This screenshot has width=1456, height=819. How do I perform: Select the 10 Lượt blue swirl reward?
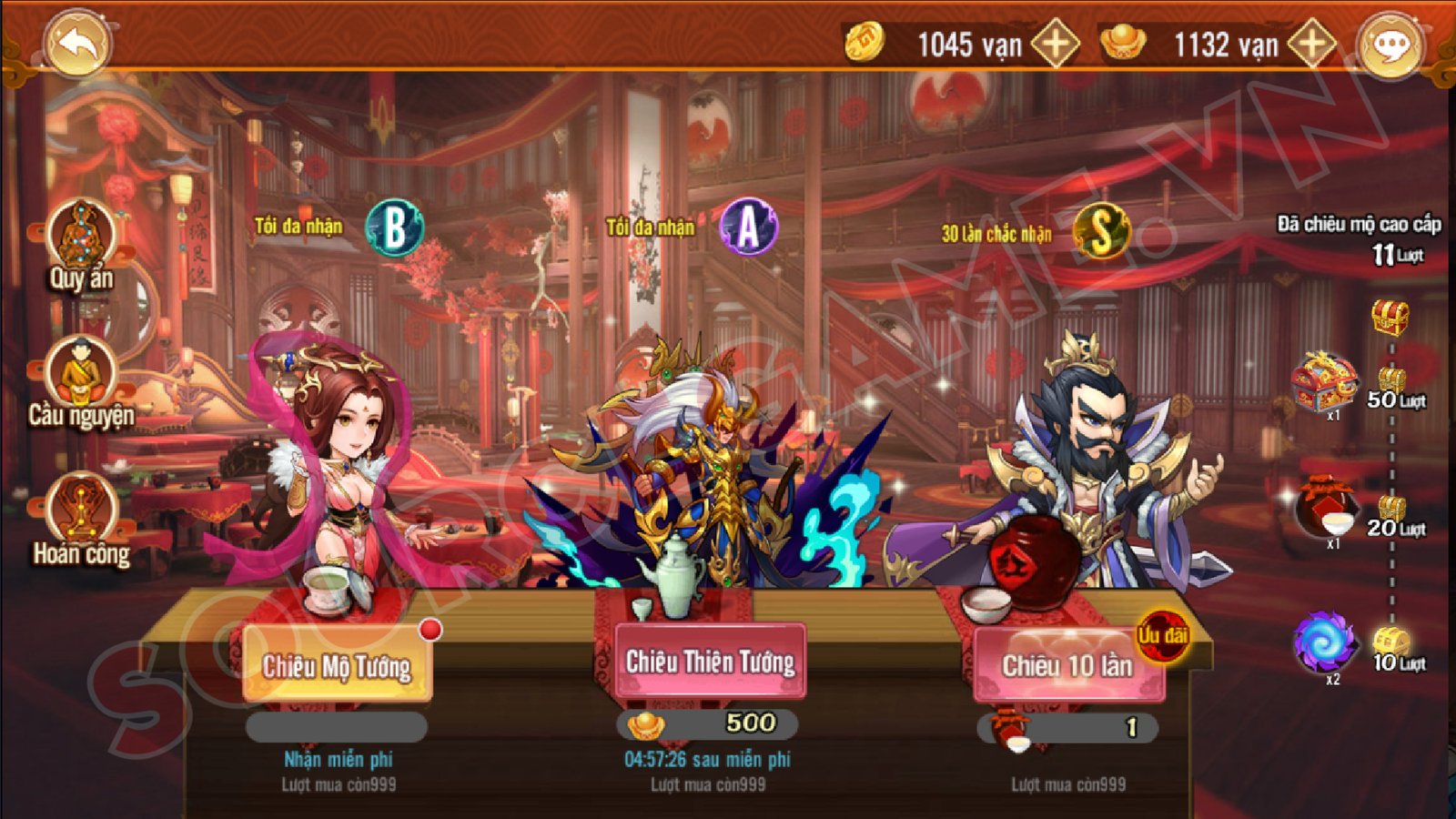pyautogui.click(x=1324, y=642)
